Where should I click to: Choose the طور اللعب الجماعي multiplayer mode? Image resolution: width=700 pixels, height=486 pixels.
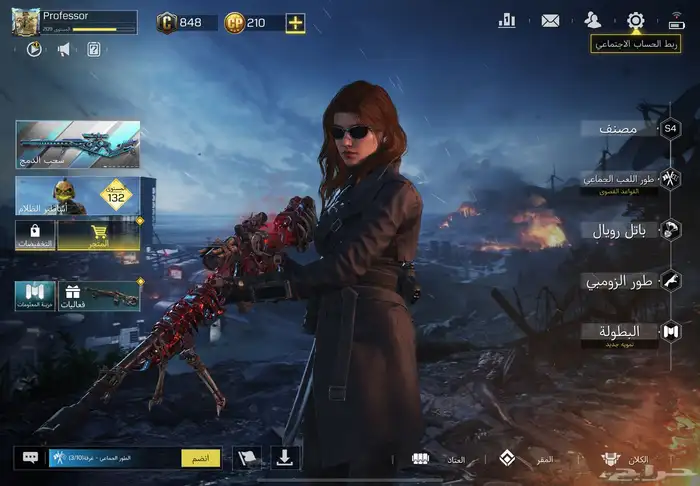coord(620,180)
